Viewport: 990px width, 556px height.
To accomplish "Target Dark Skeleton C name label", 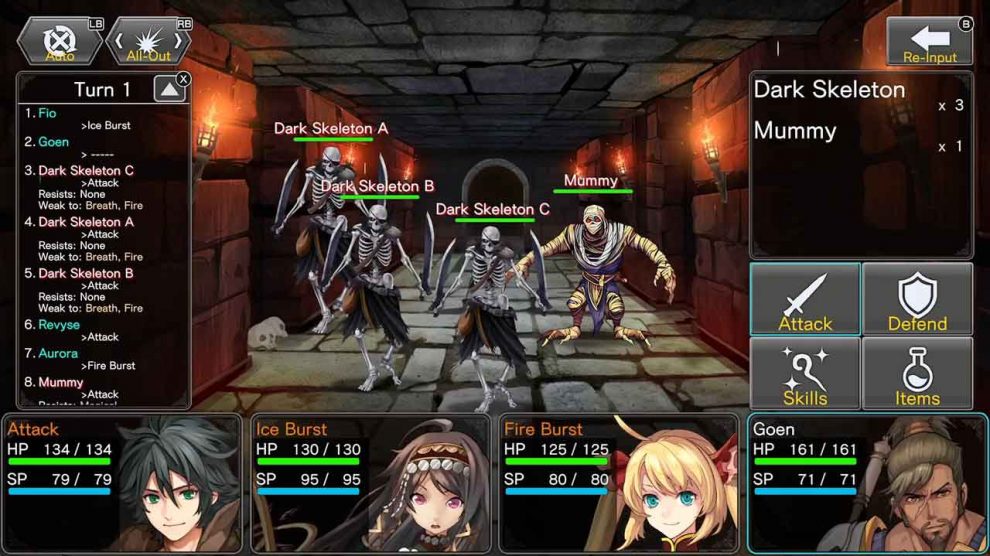I will point(493,209).
